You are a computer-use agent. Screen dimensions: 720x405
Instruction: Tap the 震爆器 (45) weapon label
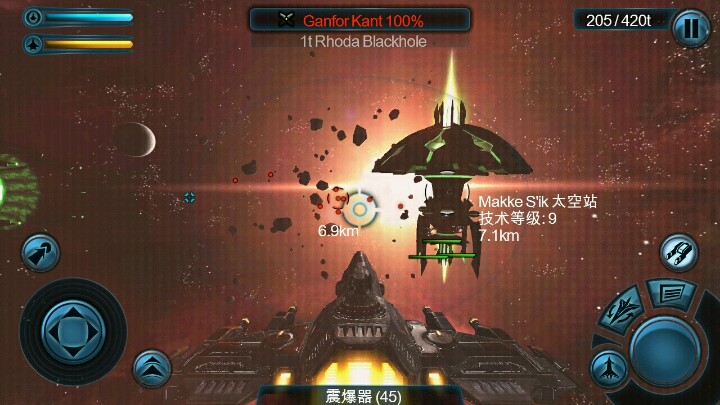coord(360,396)
